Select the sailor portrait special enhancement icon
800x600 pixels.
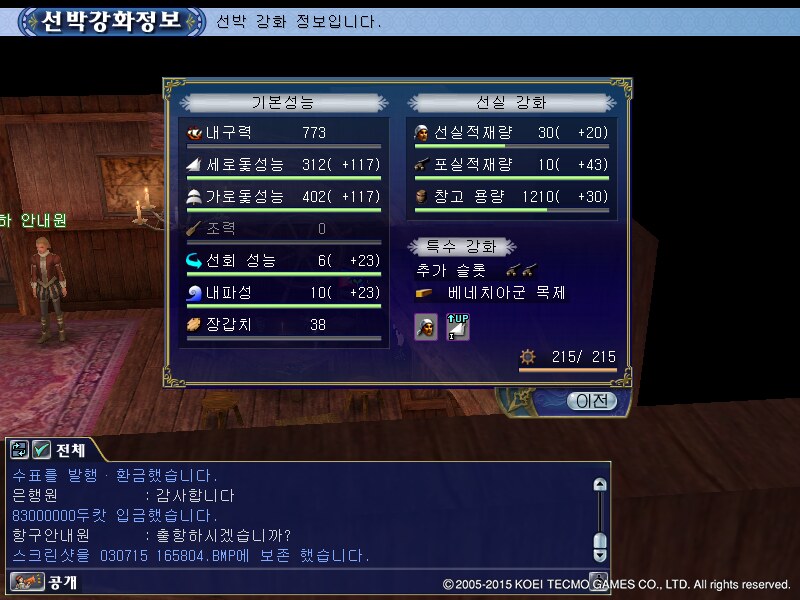[x=426, y=326]
